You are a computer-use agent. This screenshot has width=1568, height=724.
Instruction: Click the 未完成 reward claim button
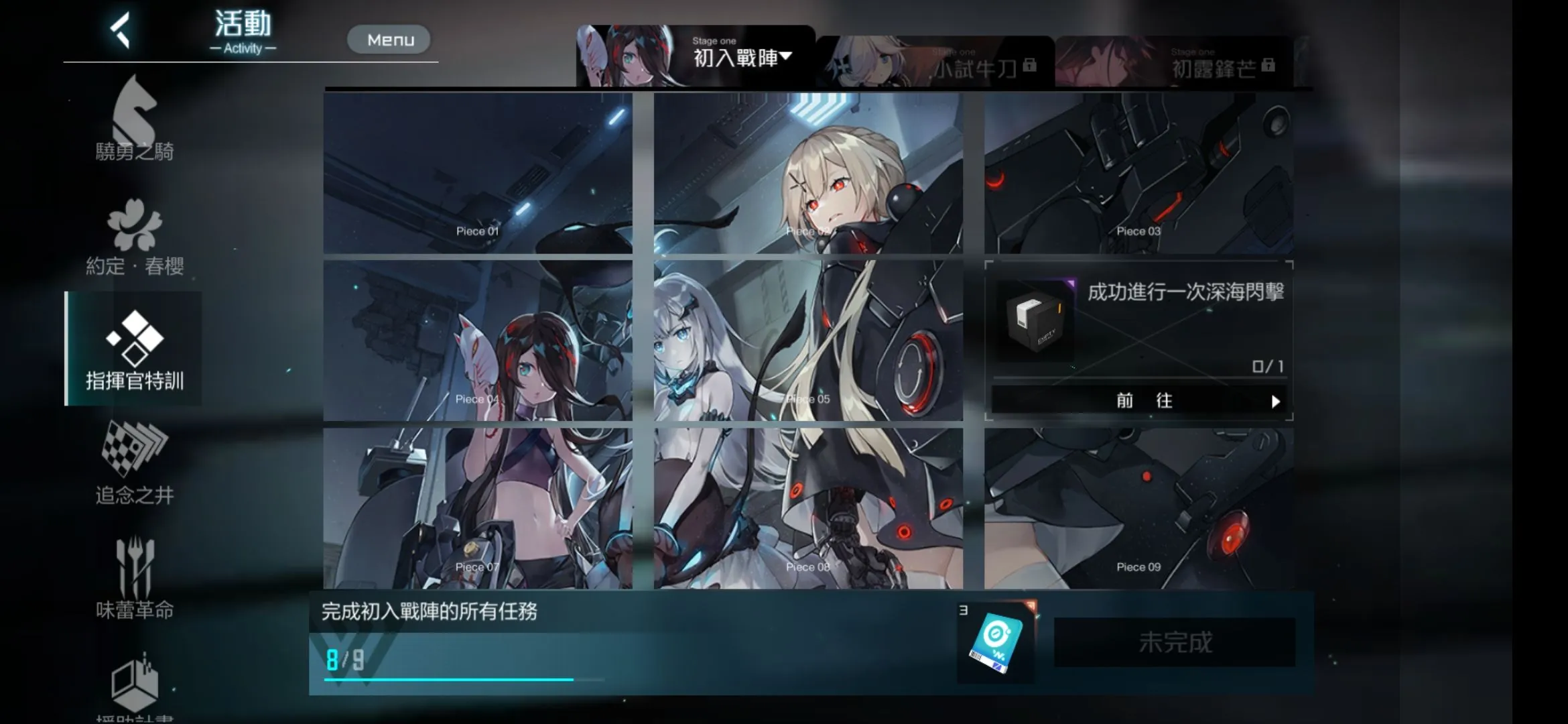point(1175,642)
